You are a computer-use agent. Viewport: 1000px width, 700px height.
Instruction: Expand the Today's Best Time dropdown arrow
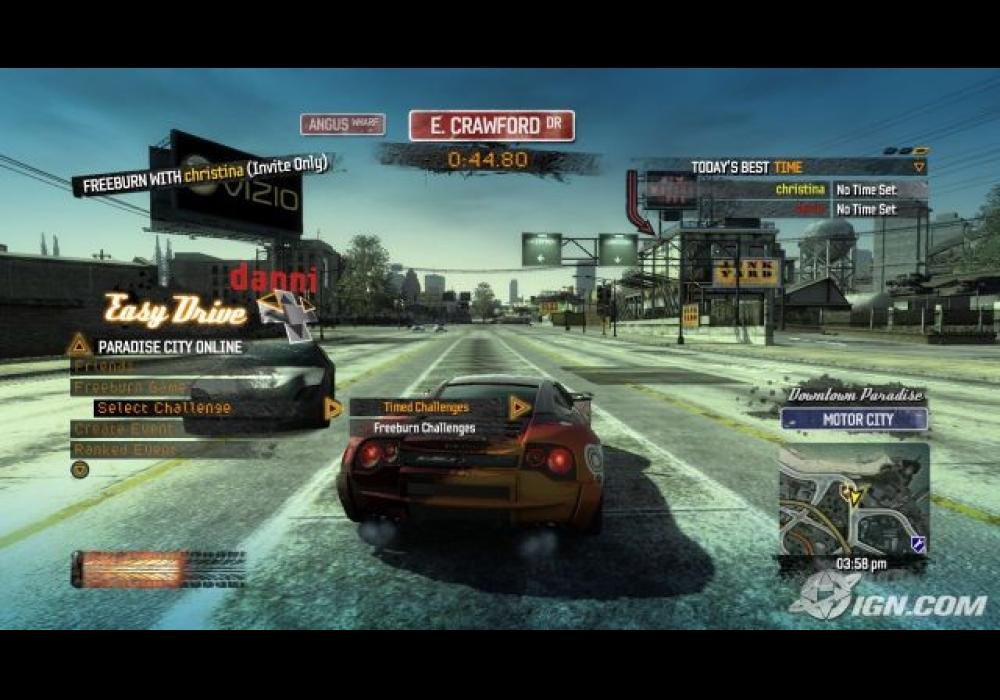[919, 167]
